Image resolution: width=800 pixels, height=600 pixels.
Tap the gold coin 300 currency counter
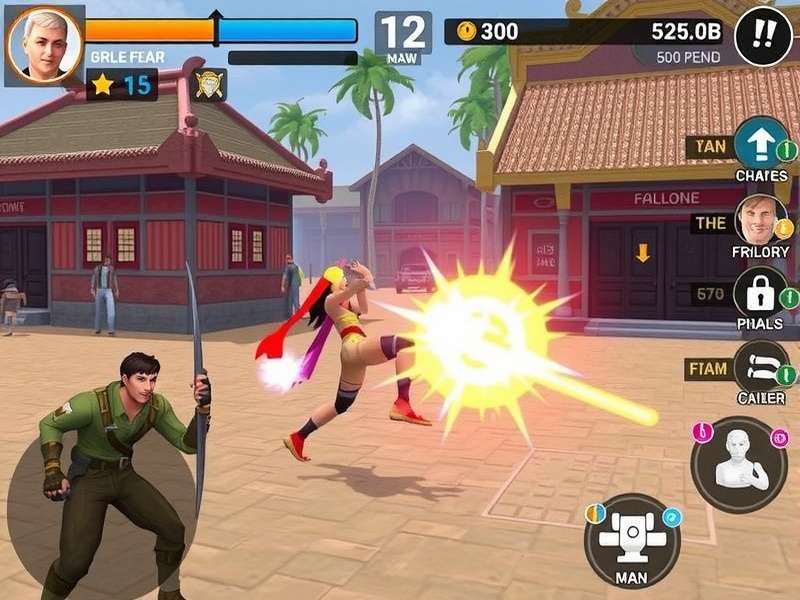click(x=488, y=31)
